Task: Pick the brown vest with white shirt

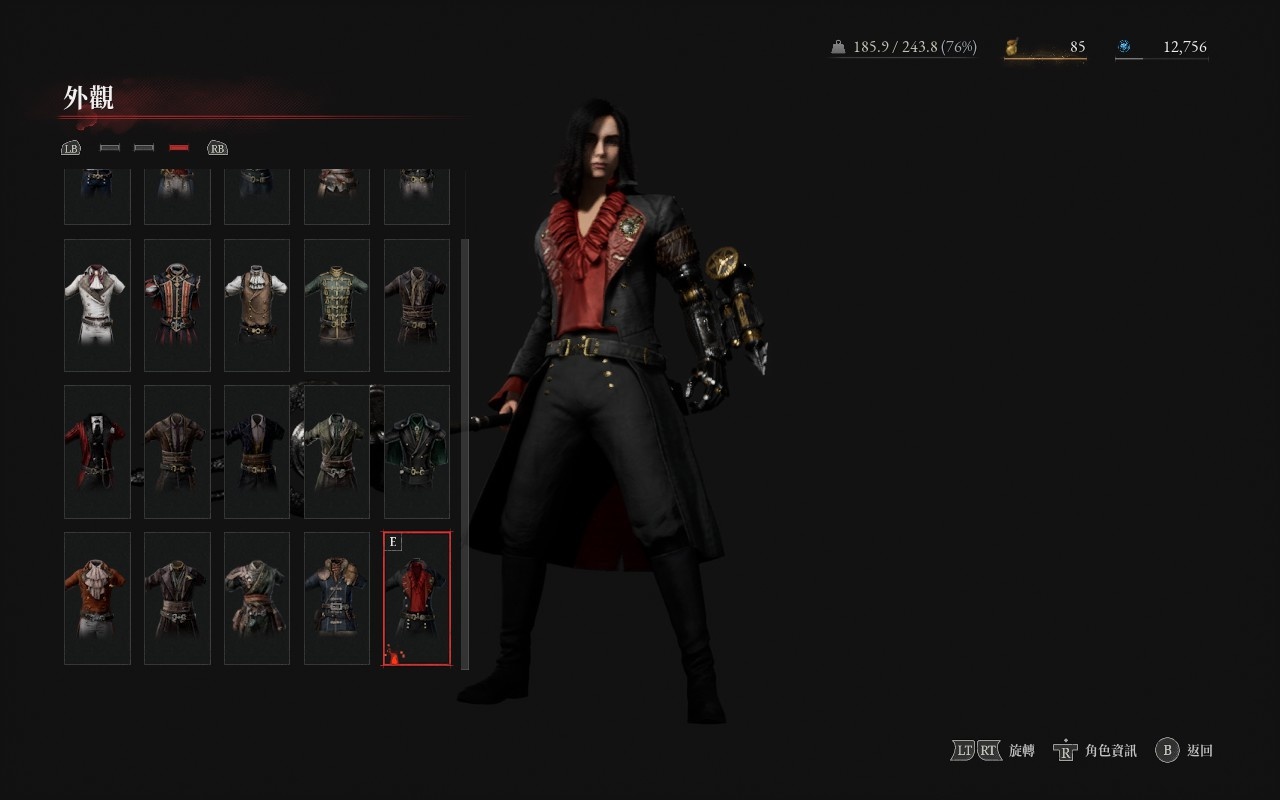Action: click(257, 305)
